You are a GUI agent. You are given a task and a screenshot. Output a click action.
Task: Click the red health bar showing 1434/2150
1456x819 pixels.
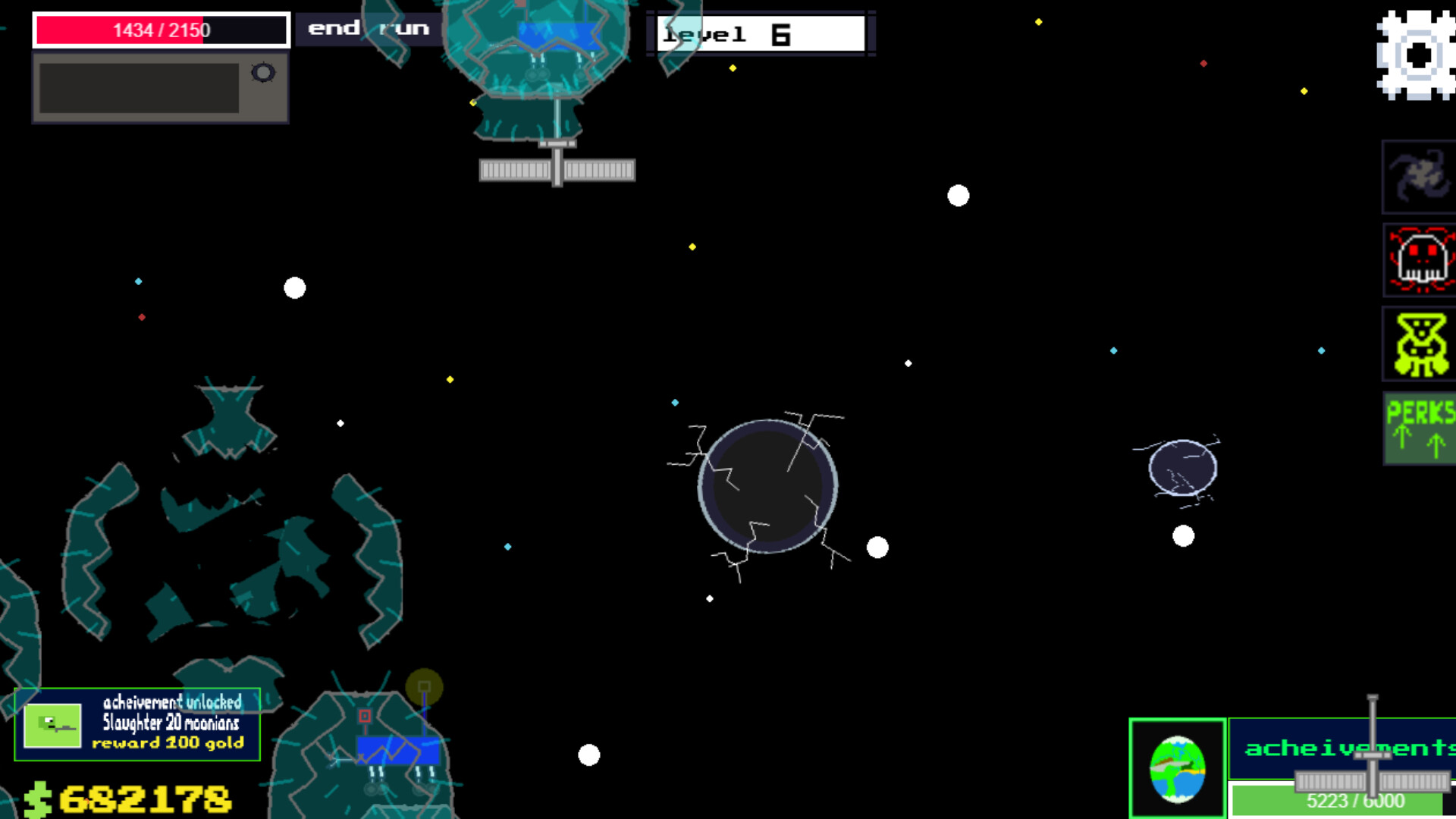(x=160, y=31)
